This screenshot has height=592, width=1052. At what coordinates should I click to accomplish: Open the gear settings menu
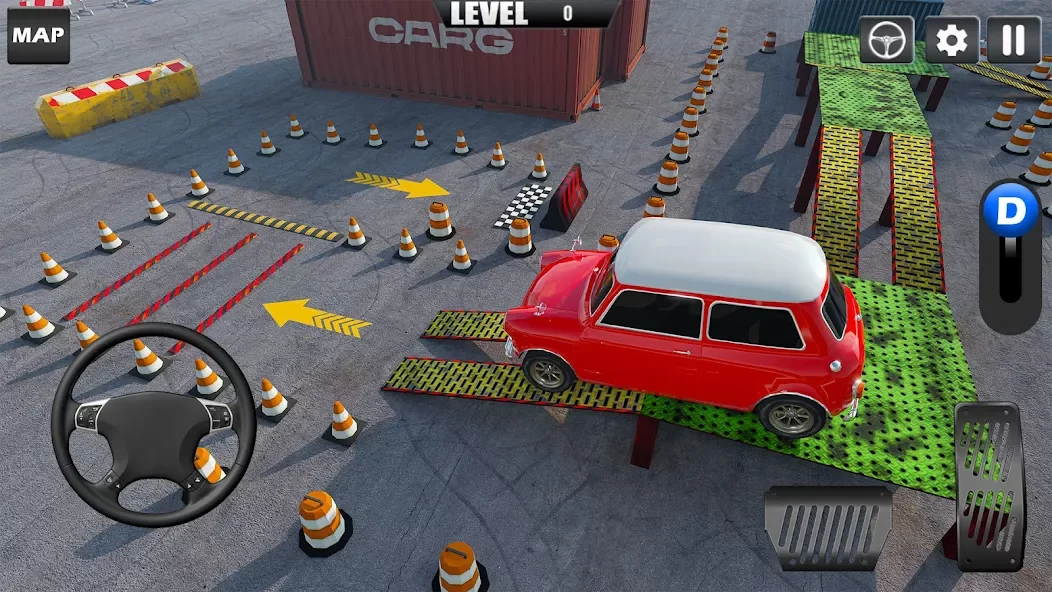tap(951, 40)
